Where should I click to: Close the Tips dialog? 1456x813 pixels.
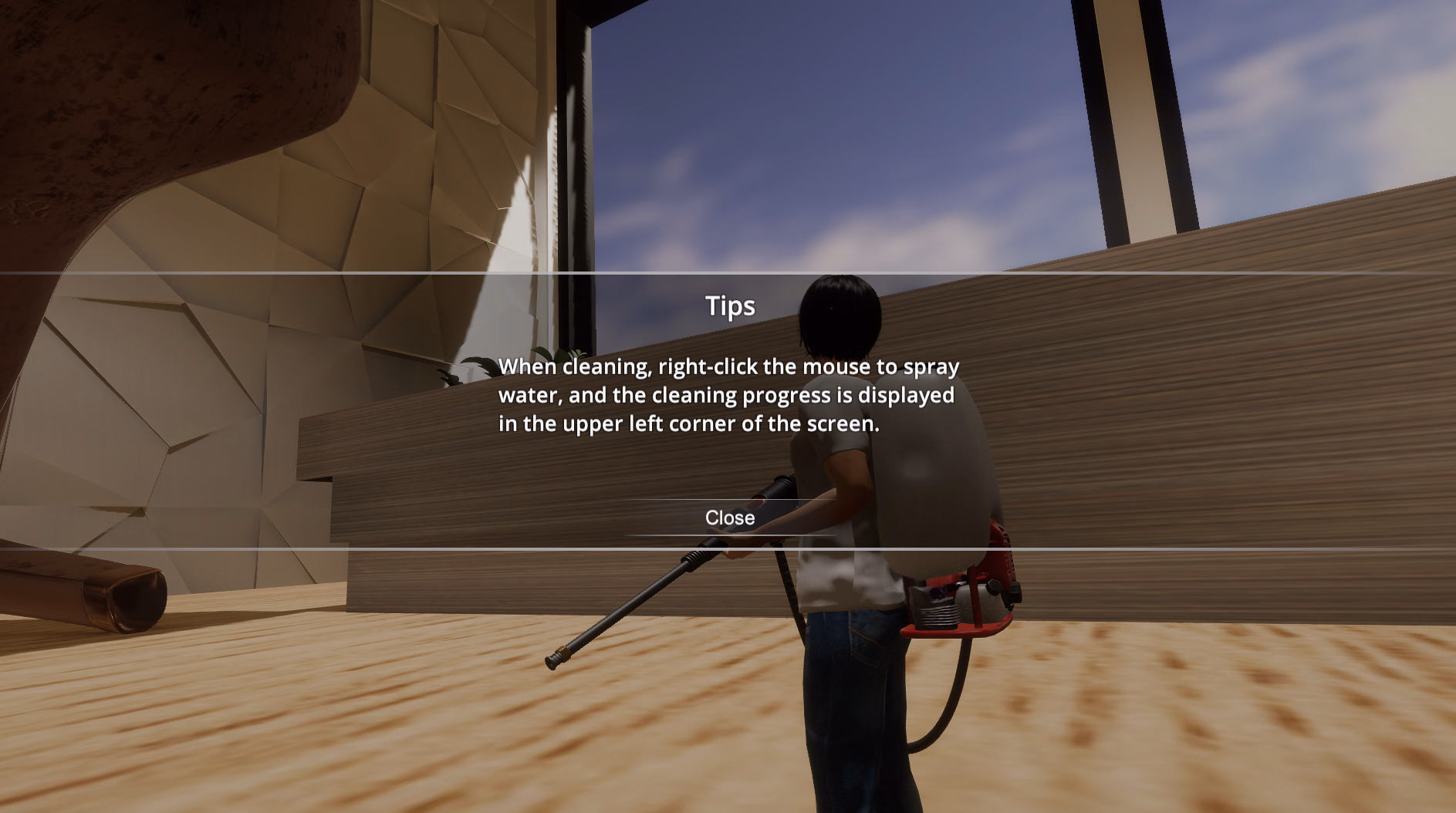[729, 518]
